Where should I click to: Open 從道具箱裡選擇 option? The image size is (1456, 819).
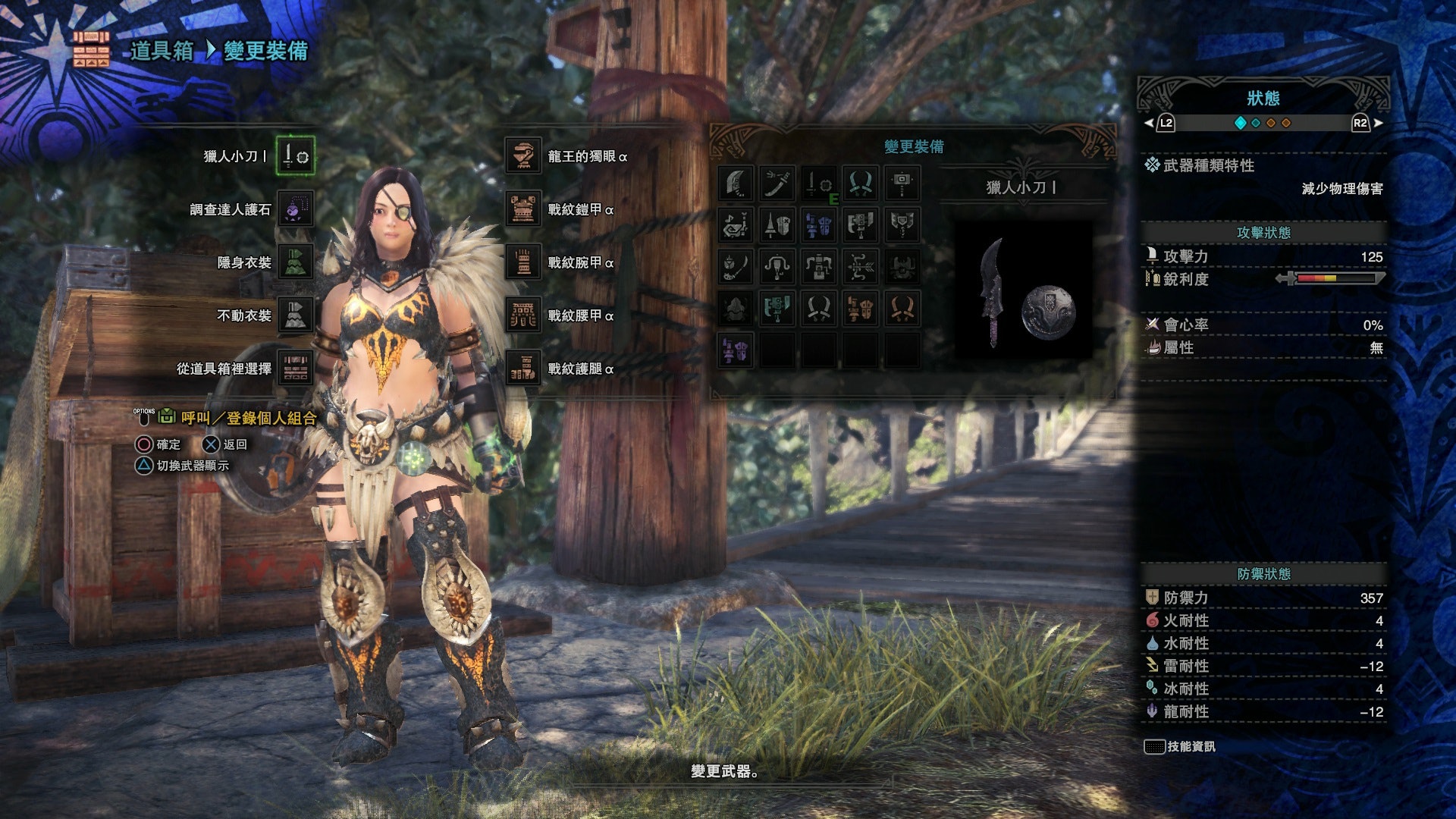(295, 369)
